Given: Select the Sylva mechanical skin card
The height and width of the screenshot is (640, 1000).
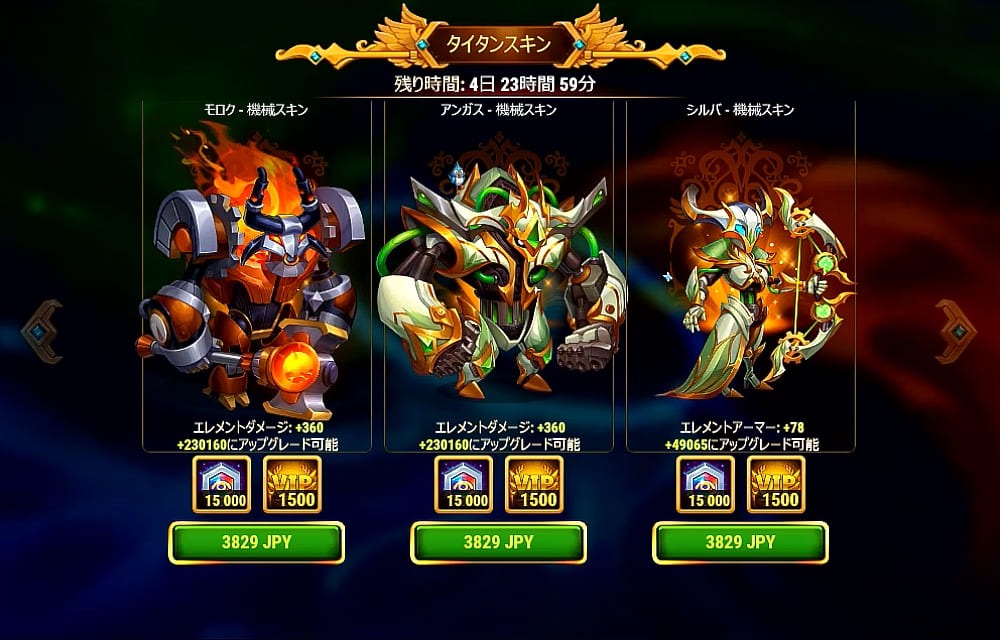Looking at the screenshot, I should tap(740, 280).
